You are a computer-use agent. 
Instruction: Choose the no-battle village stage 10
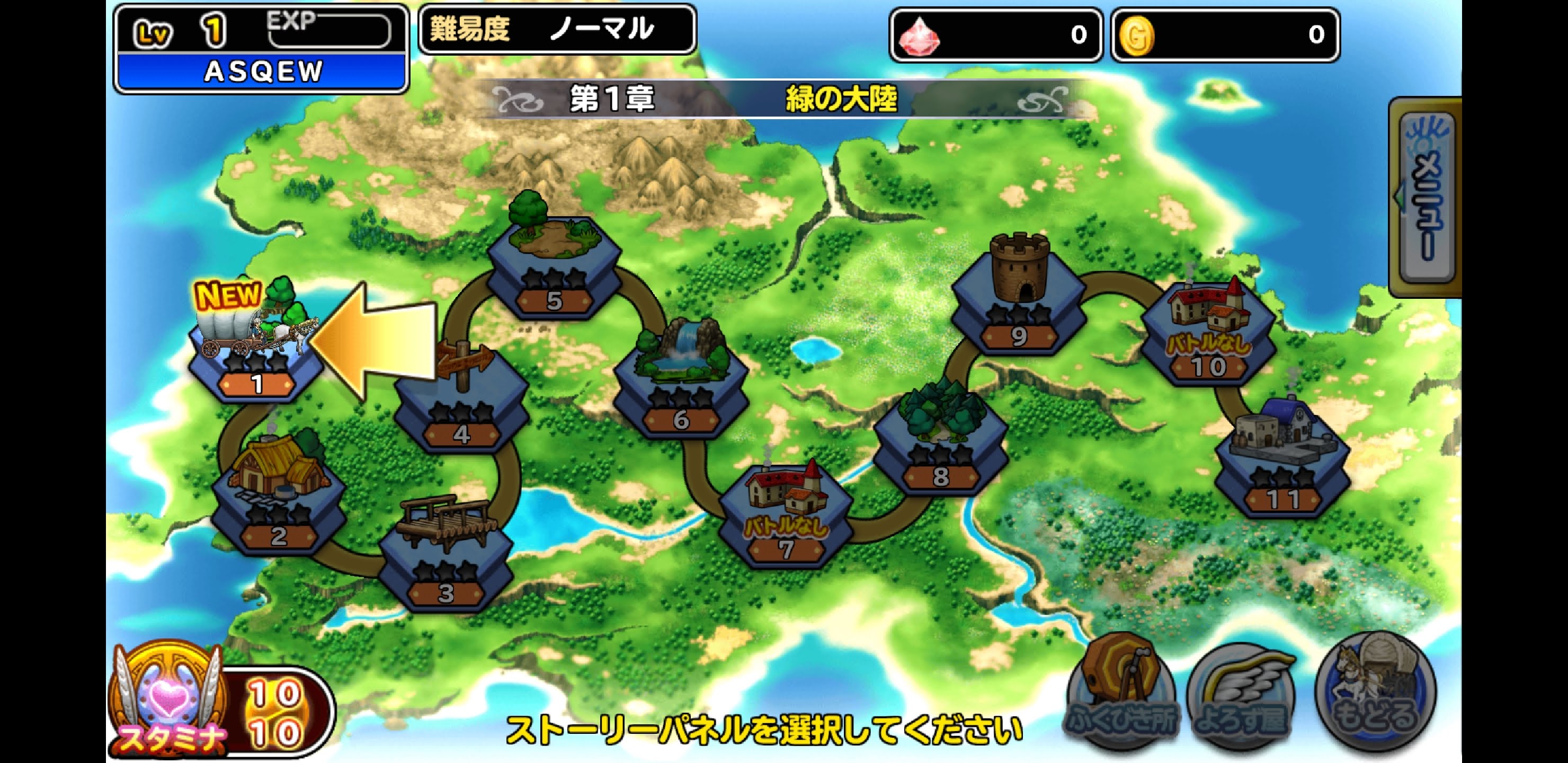pos(1208,335)
